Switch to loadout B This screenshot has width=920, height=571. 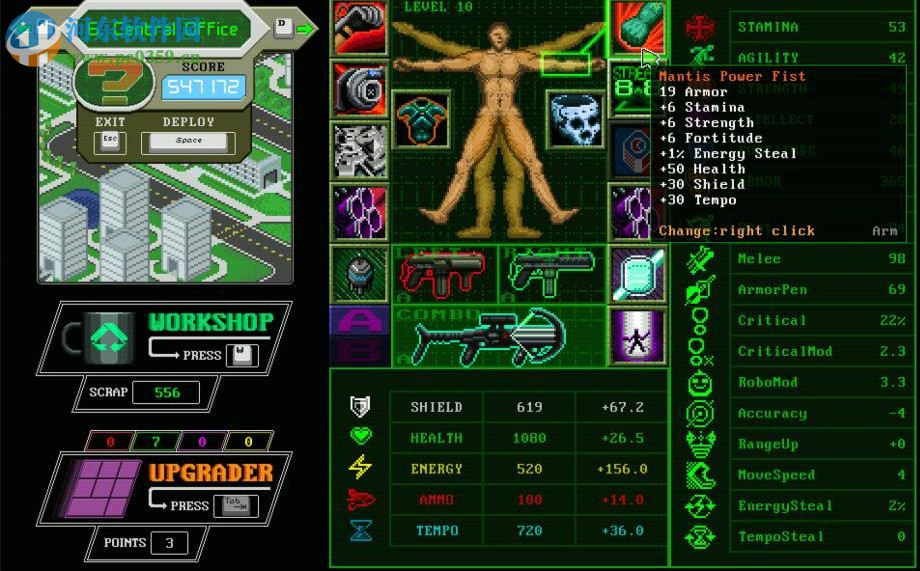pos(359,350)
